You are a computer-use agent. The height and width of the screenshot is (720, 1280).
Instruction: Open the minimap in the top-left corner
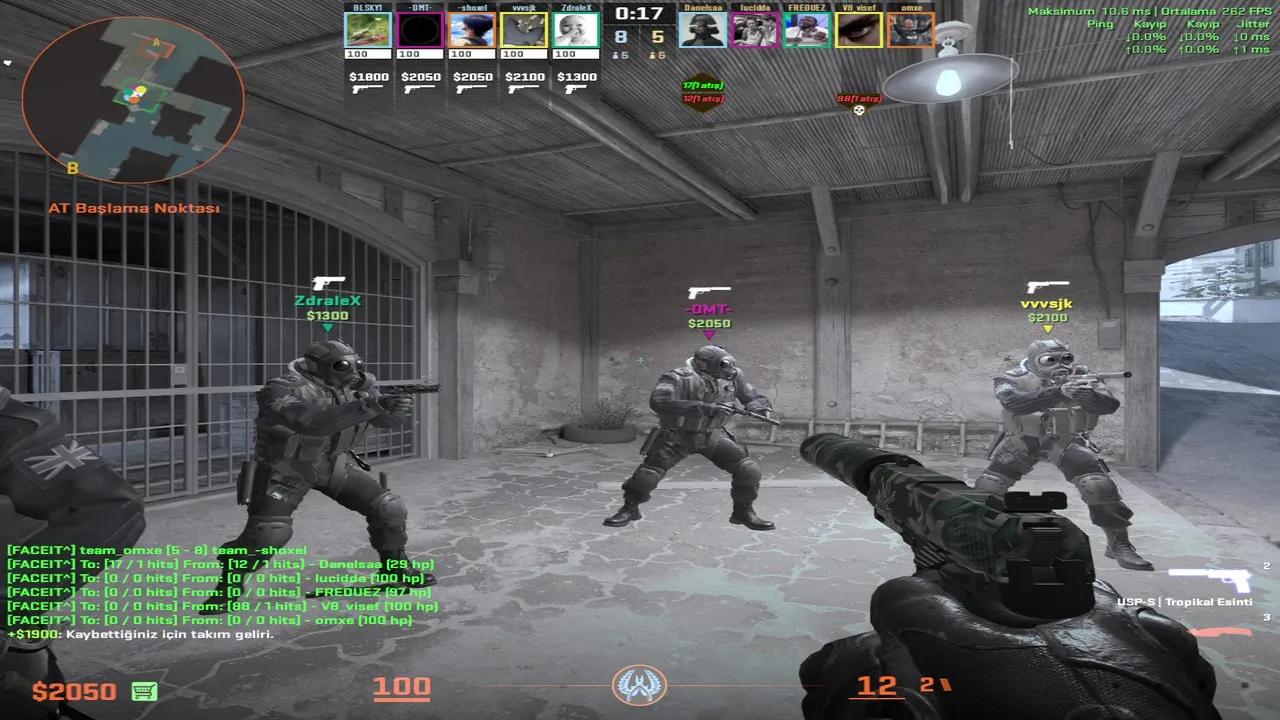(133, 100)
